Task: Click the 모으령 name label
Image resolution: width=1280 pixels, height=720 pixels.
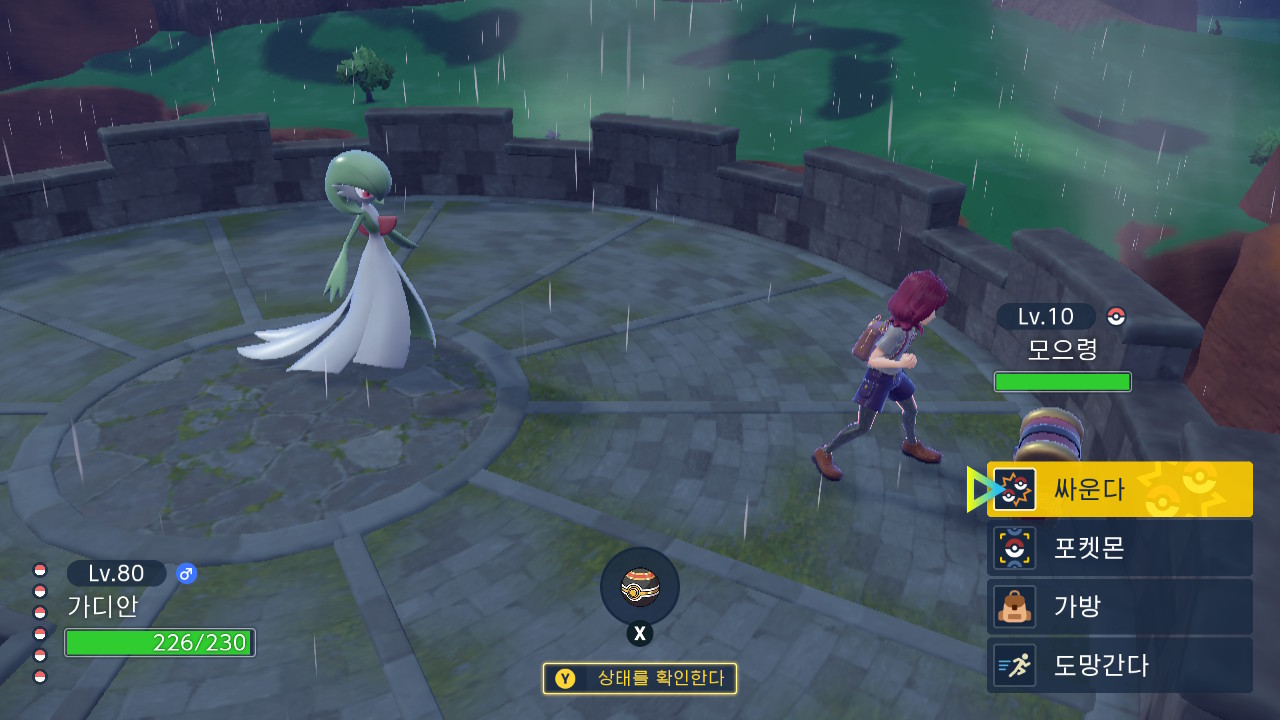Action: click(1060, 350)
